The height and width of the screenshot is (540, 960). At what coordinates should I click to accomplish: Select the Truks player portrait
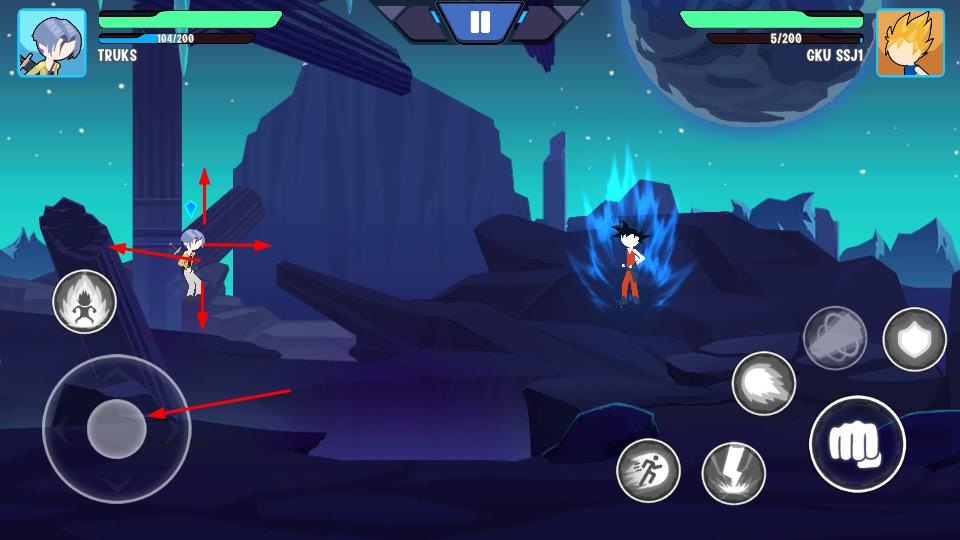point(52,43)
